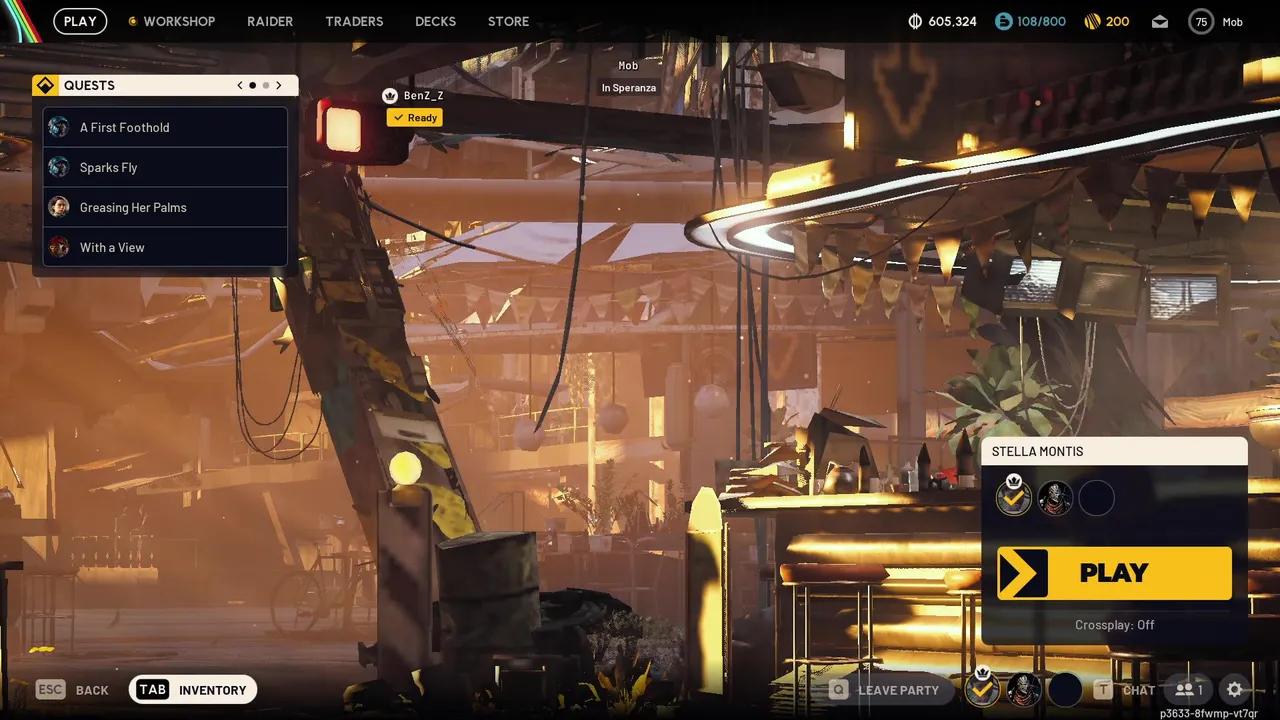
Task: Open the mail inbox envelope icon
Action: [x=1160, y=21]
